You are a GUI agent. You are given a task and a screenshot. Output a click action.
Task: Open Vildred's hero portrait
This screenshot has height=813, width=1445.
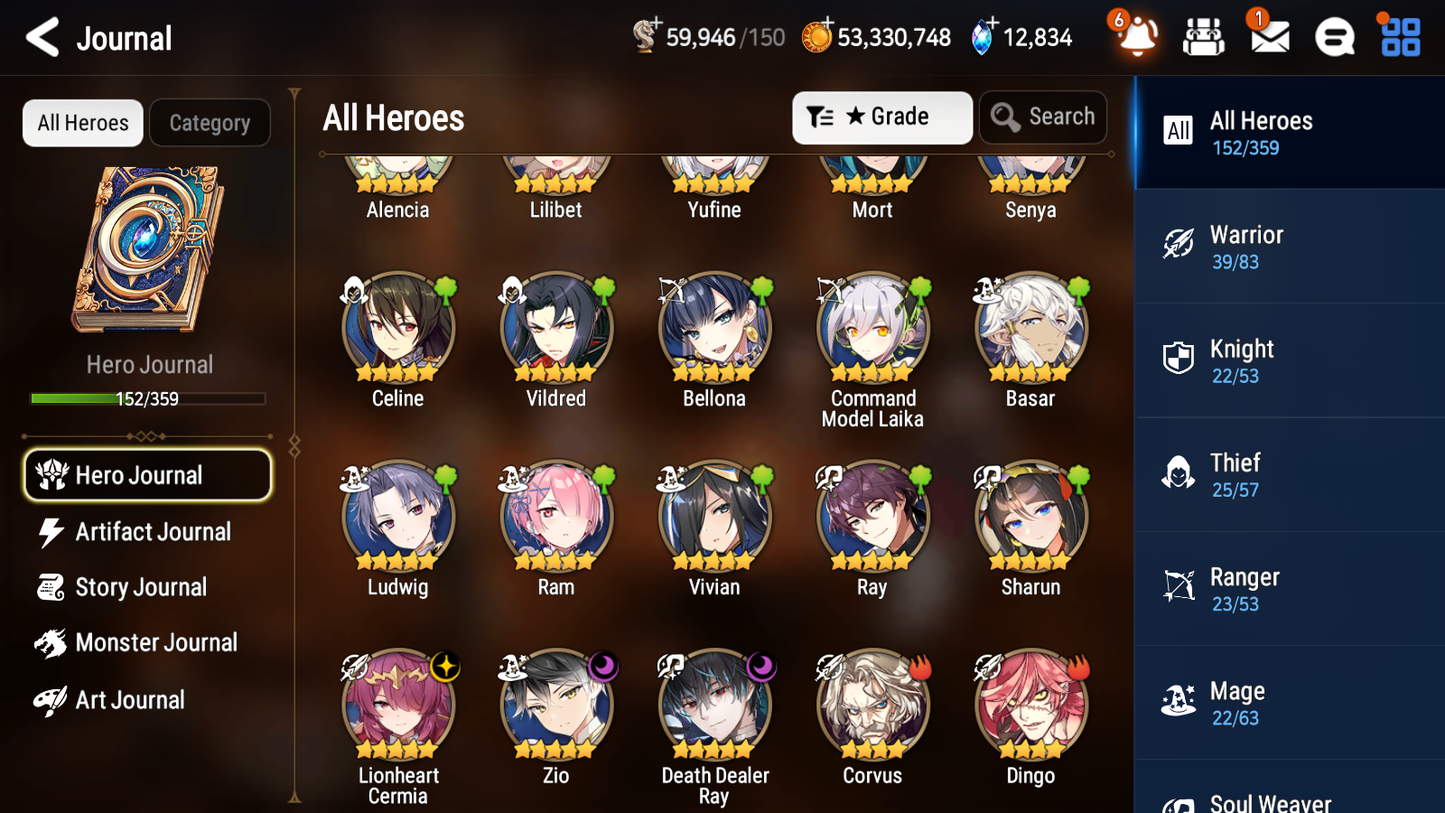pos(556,328)
